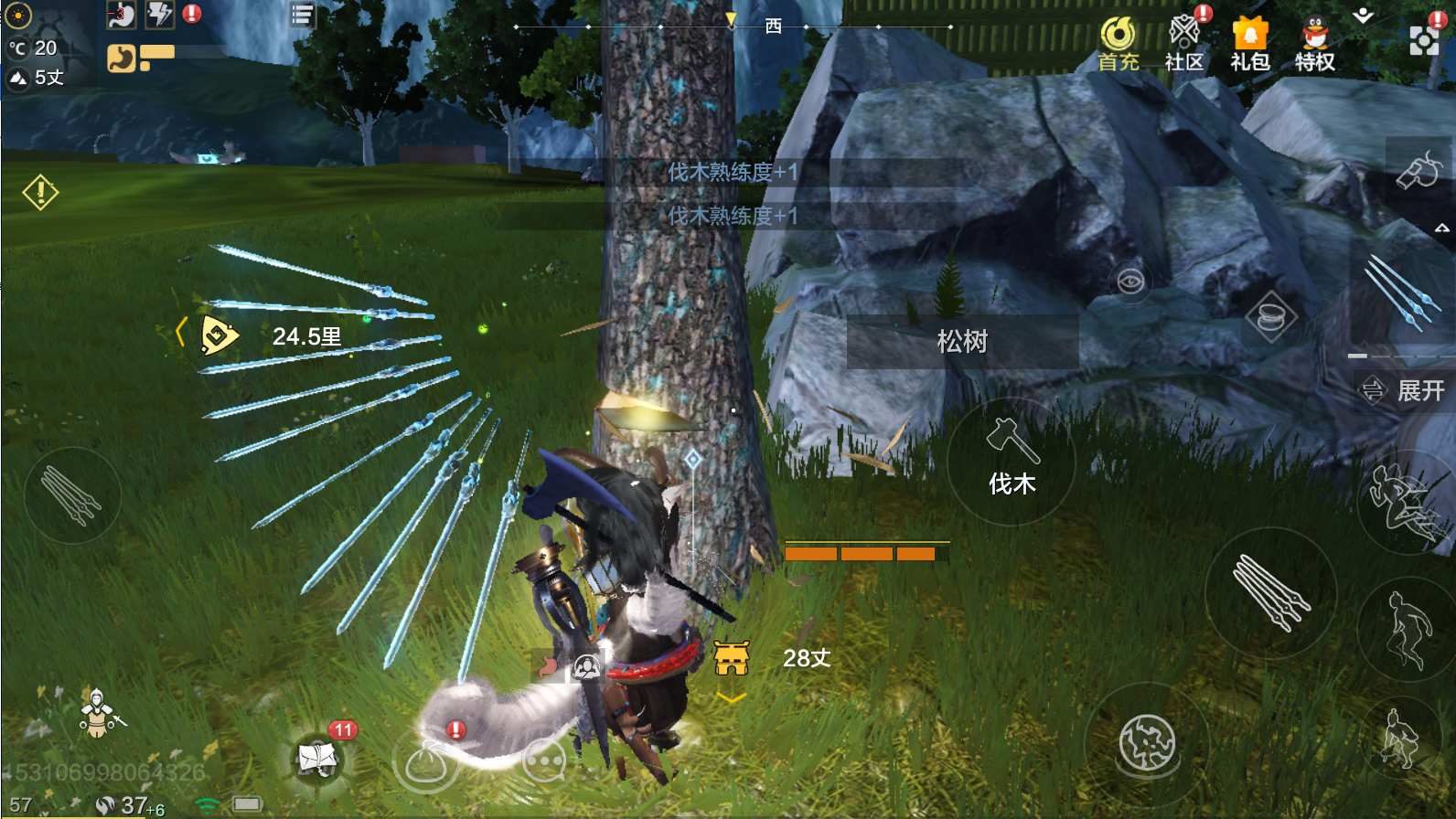Open the 特权 penguin privilege menu
Viewport: 1456px width, 819px height.
pos(1315,43)
